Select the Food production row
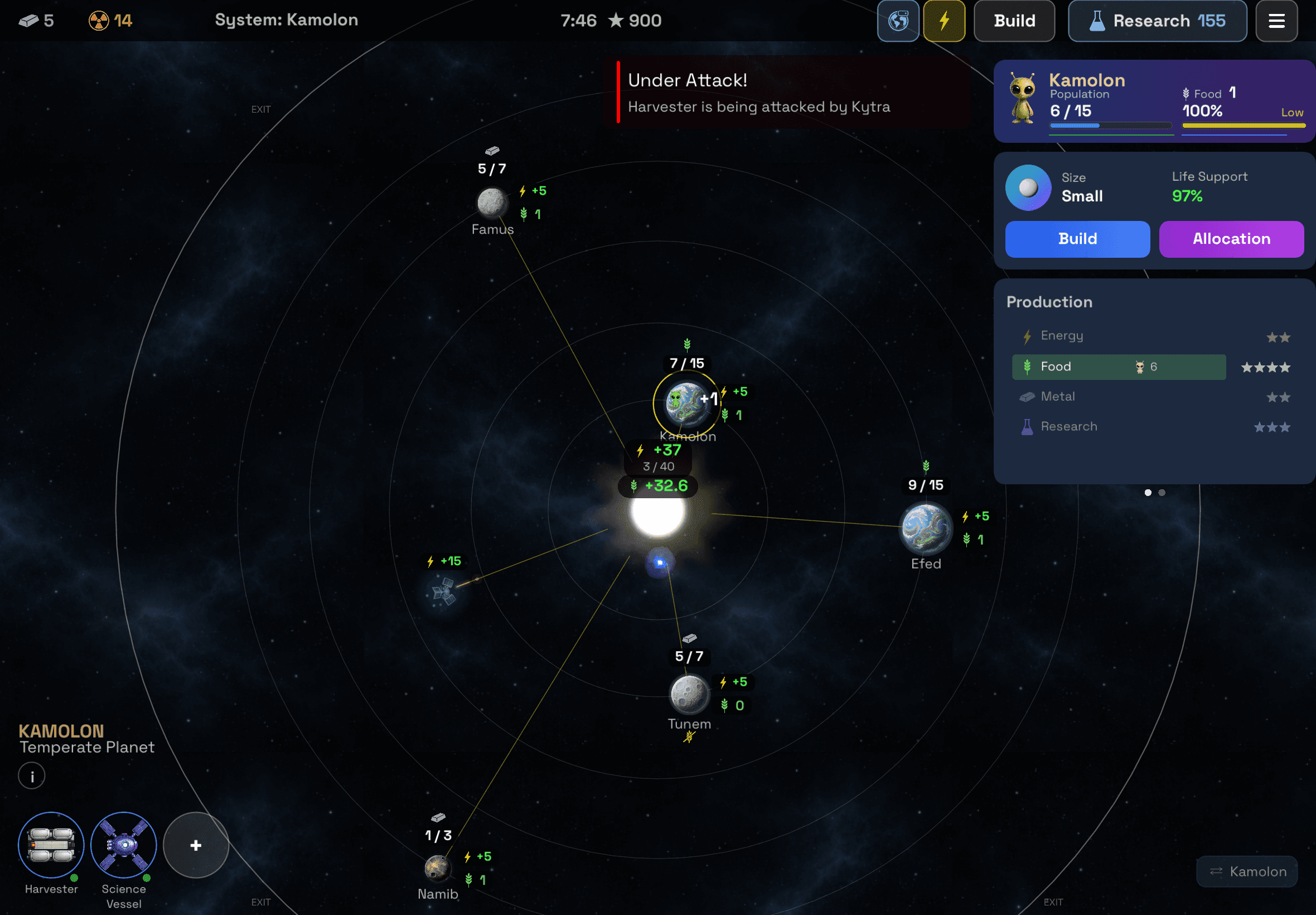The image size is (1316, 915). [x=1119, y=367]
